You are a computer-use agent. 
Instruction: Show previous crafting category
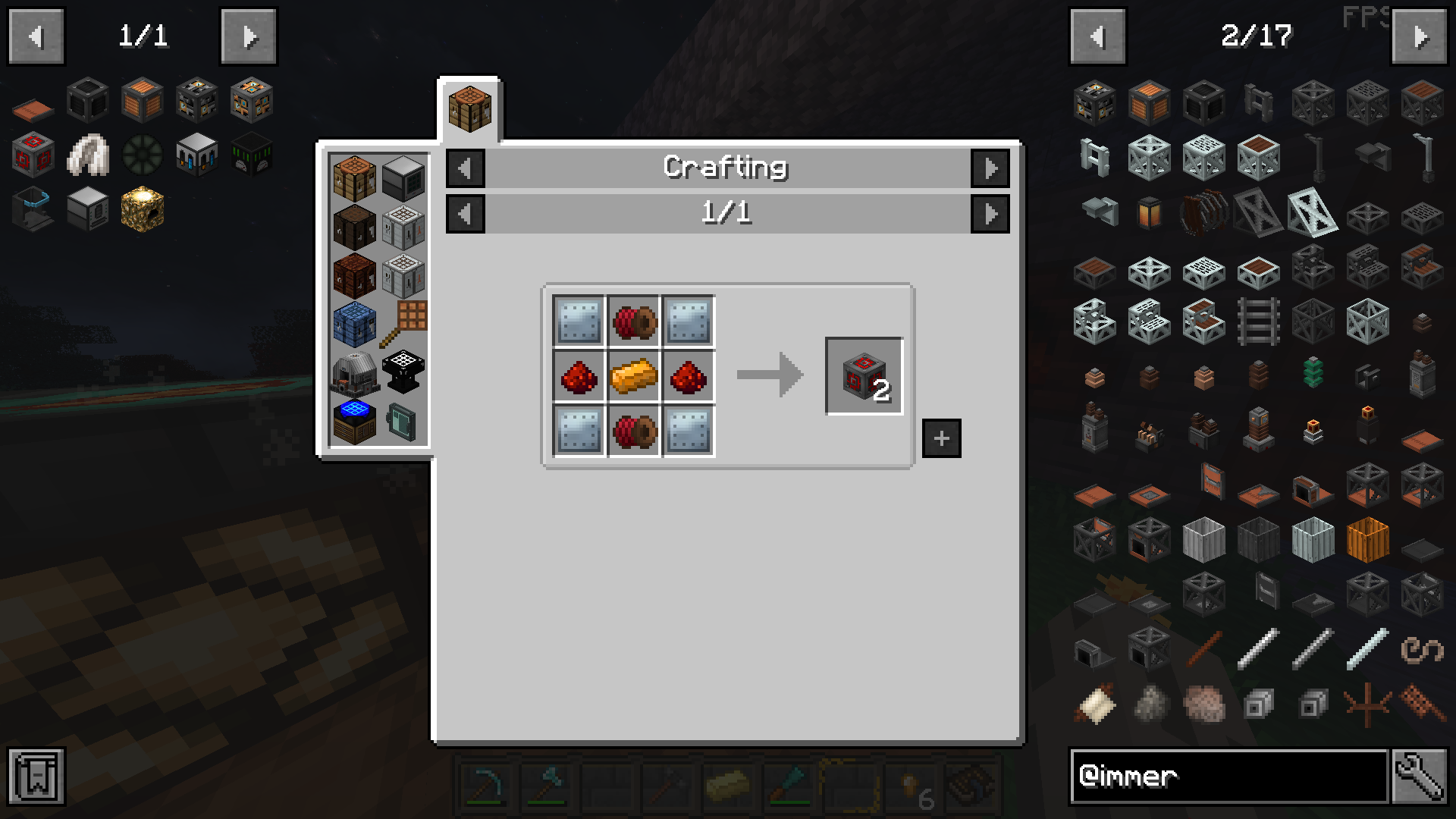(465, 168)
